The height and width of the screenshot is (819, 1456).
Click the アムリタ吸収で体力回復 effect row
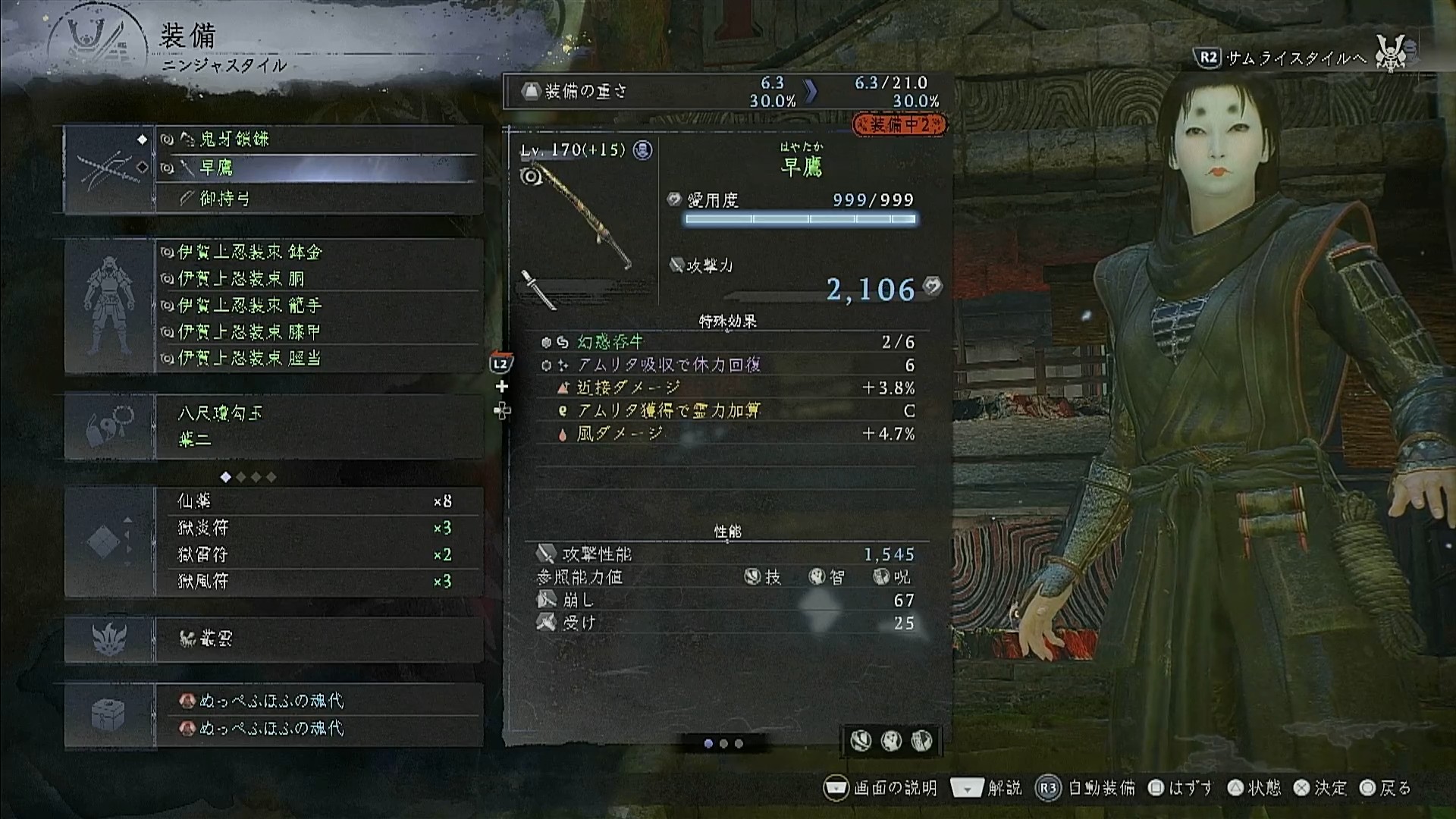[x=728, y=365]
